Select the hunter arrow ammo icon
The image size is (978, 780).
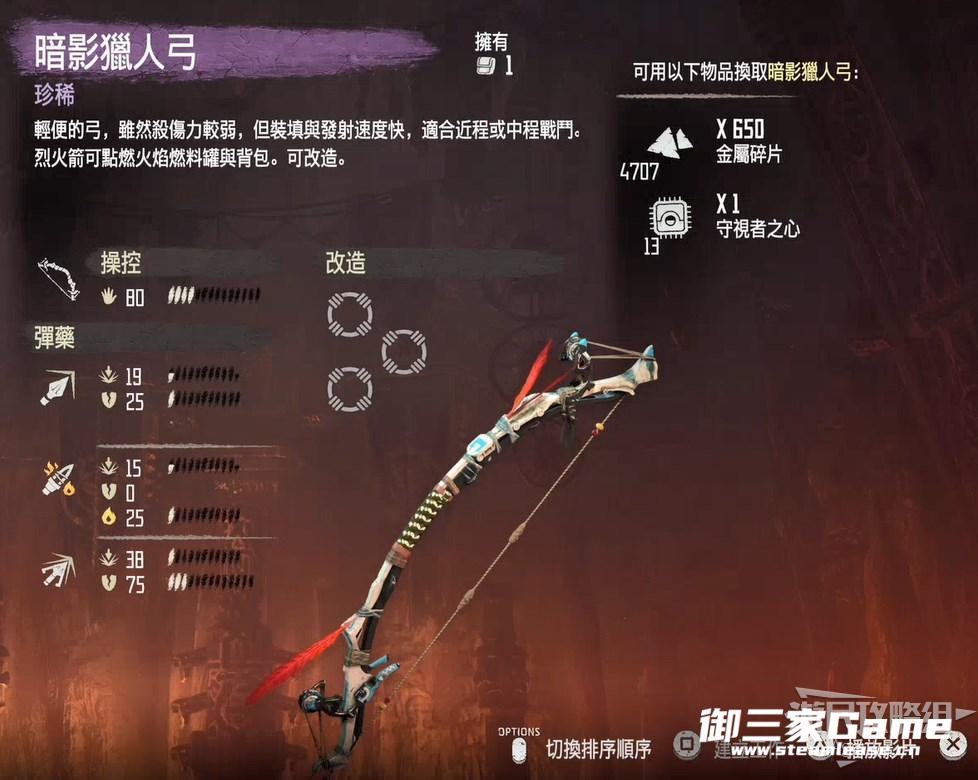56,387
